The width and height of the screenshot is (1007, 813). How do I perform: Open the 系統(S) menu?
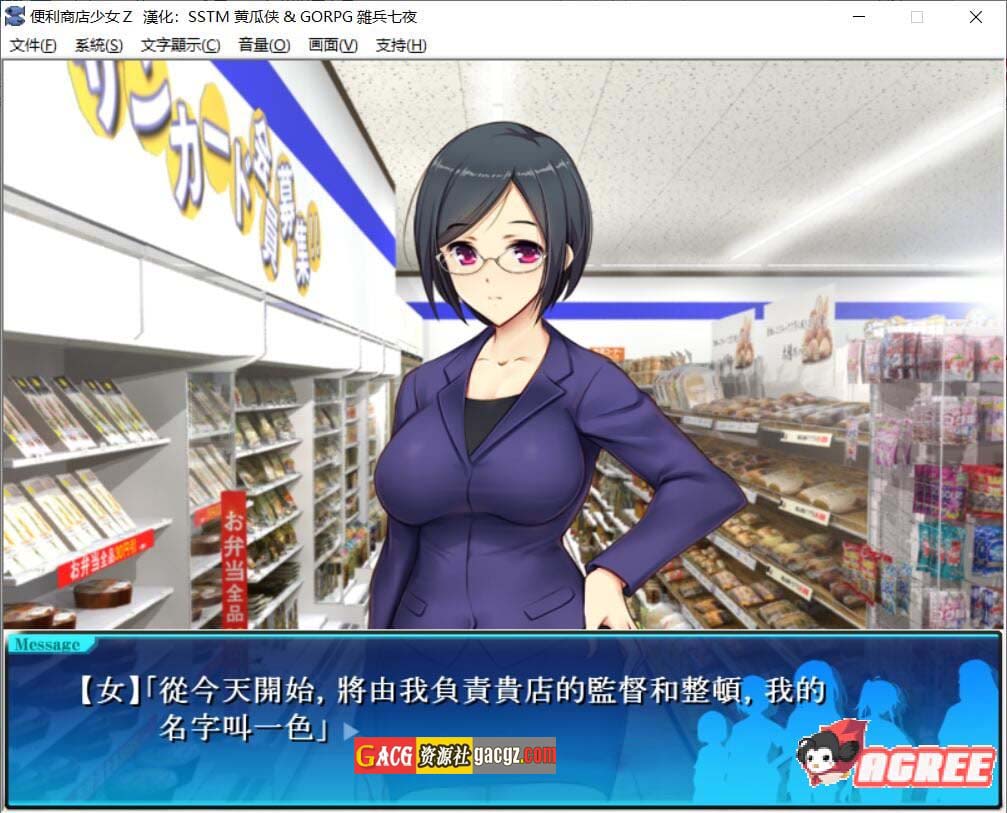coord(99,45)
